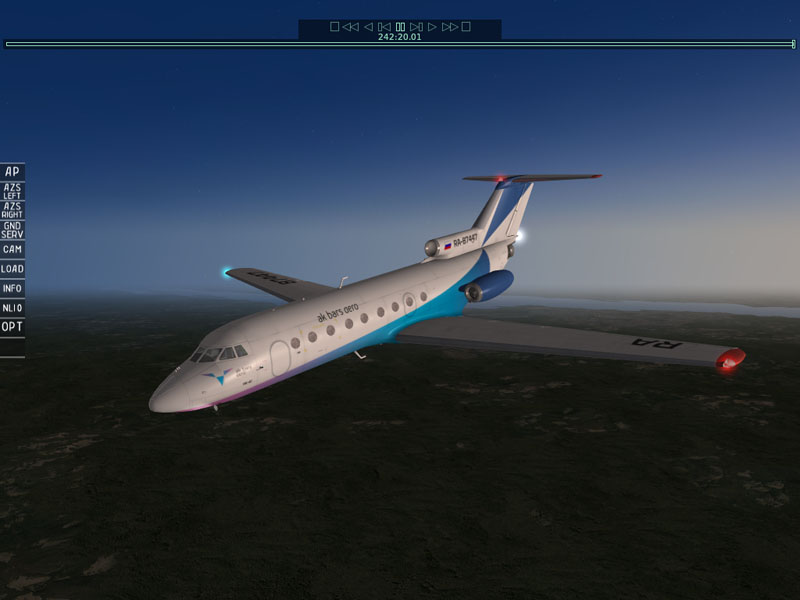Jump to replay start with square beside rewind
The height and width of the screenshot is (600, 800).
(x=335, y=27)
